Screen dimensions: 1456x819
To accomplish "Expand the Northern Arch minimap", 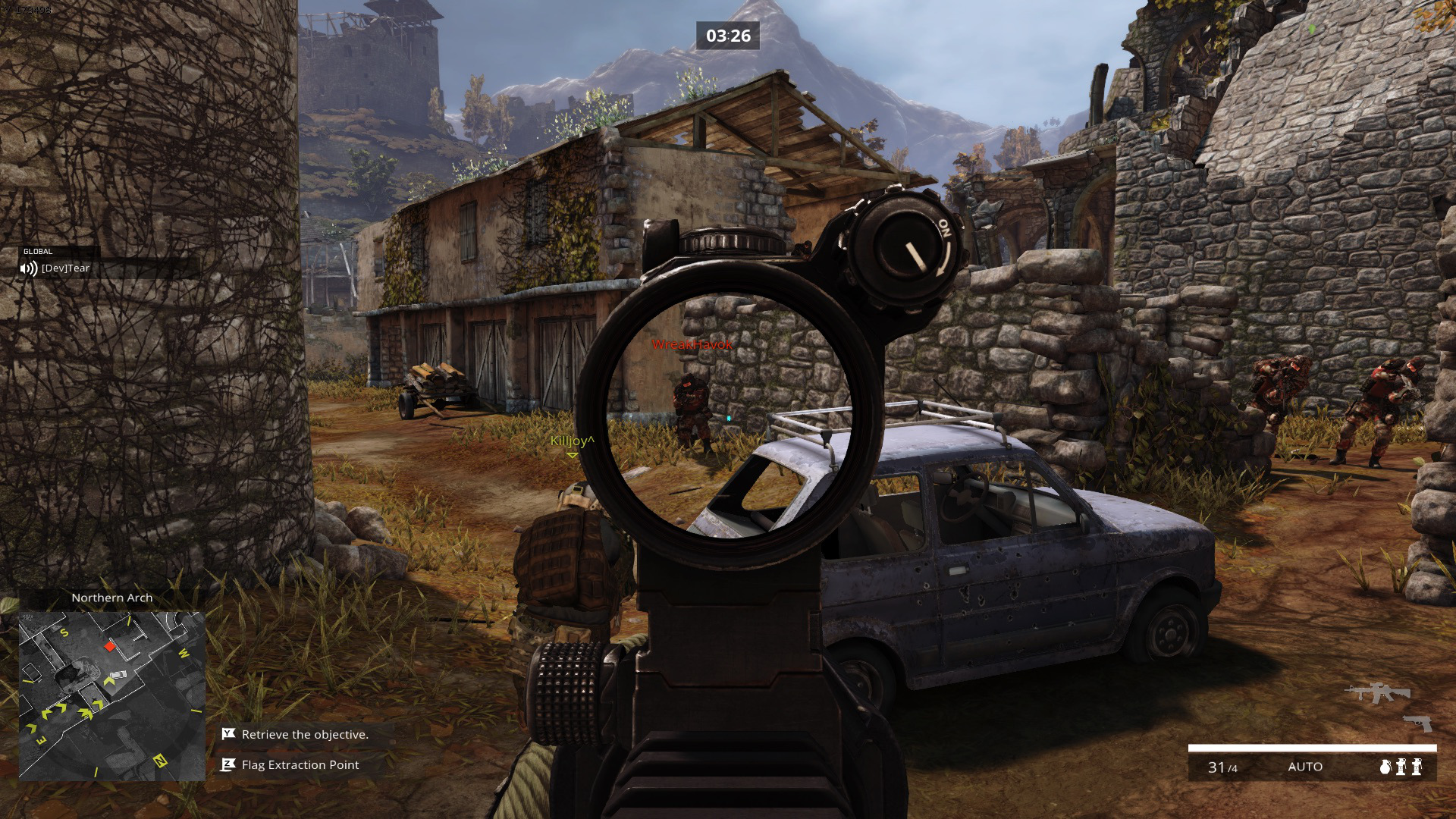I will pyautogui.click(x=111, y=694).
